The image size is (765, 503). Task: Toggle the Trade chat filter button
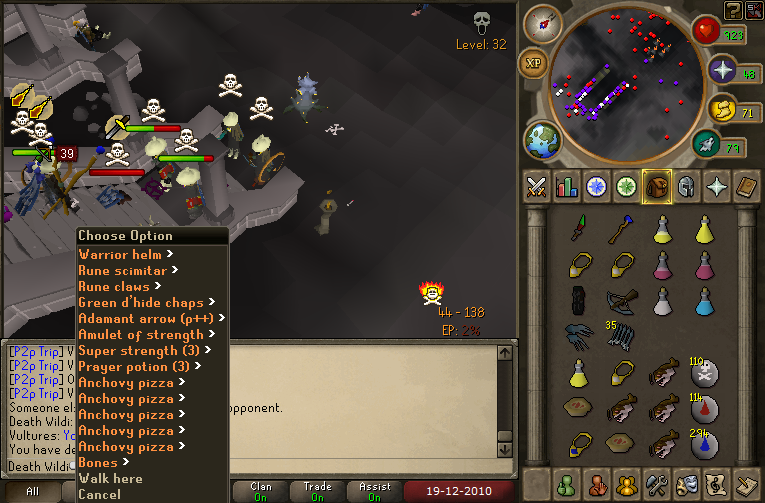(317, 492)
